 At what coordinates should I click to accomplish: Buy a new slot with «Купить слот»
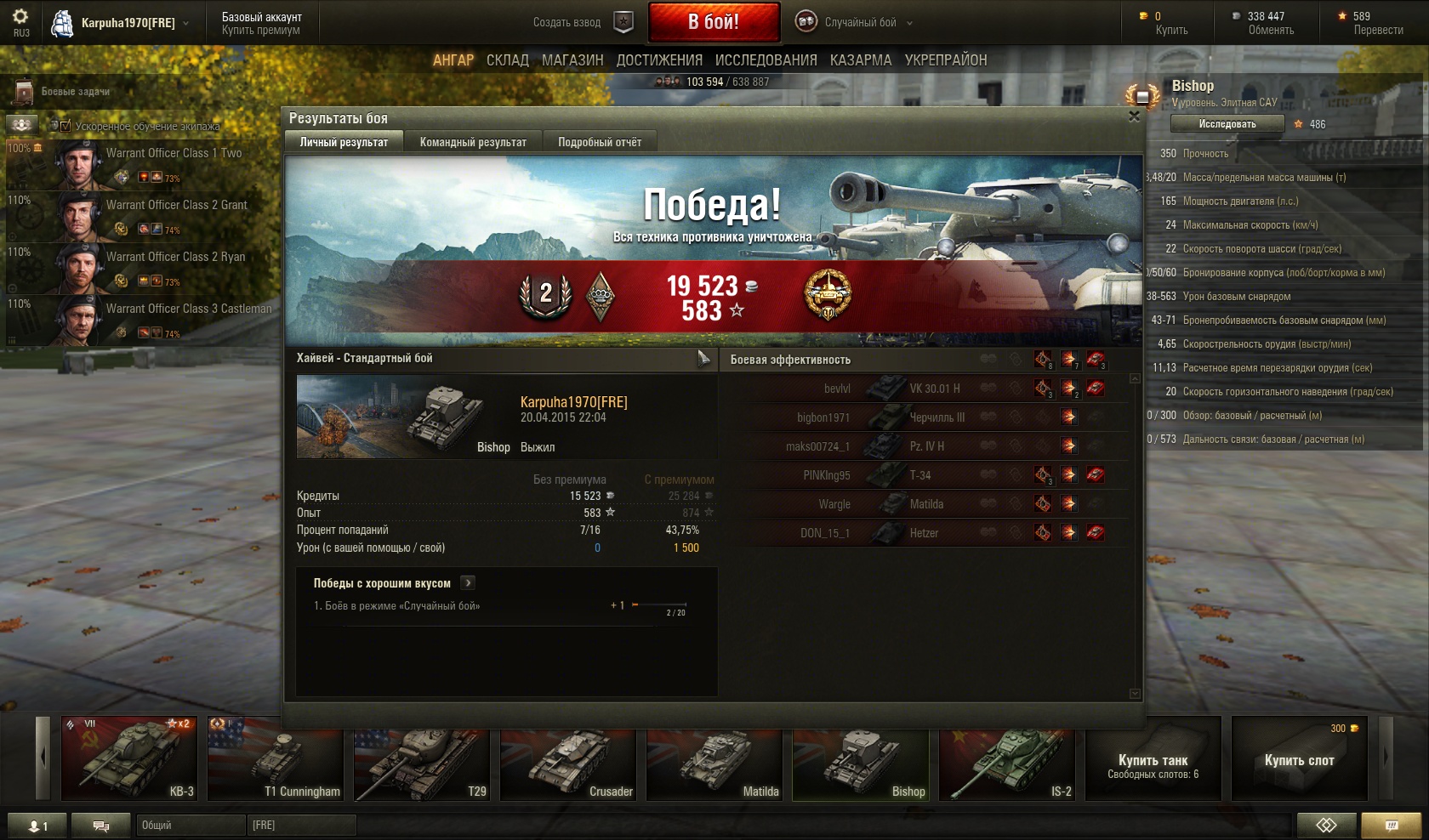click(x=1299, y=758)
